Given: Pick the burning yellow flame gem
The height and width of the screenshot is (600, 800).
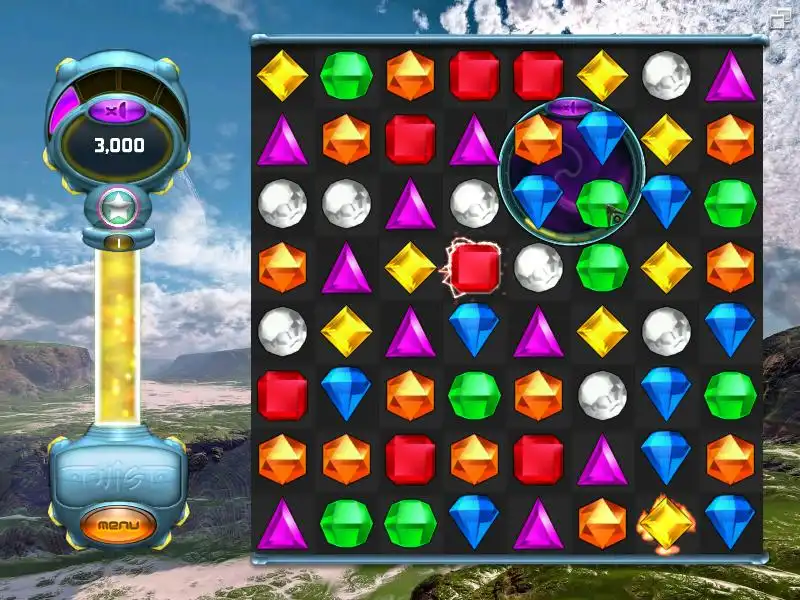Looking at the screenshot, I should pyautogui.click(x=666, y=522).
